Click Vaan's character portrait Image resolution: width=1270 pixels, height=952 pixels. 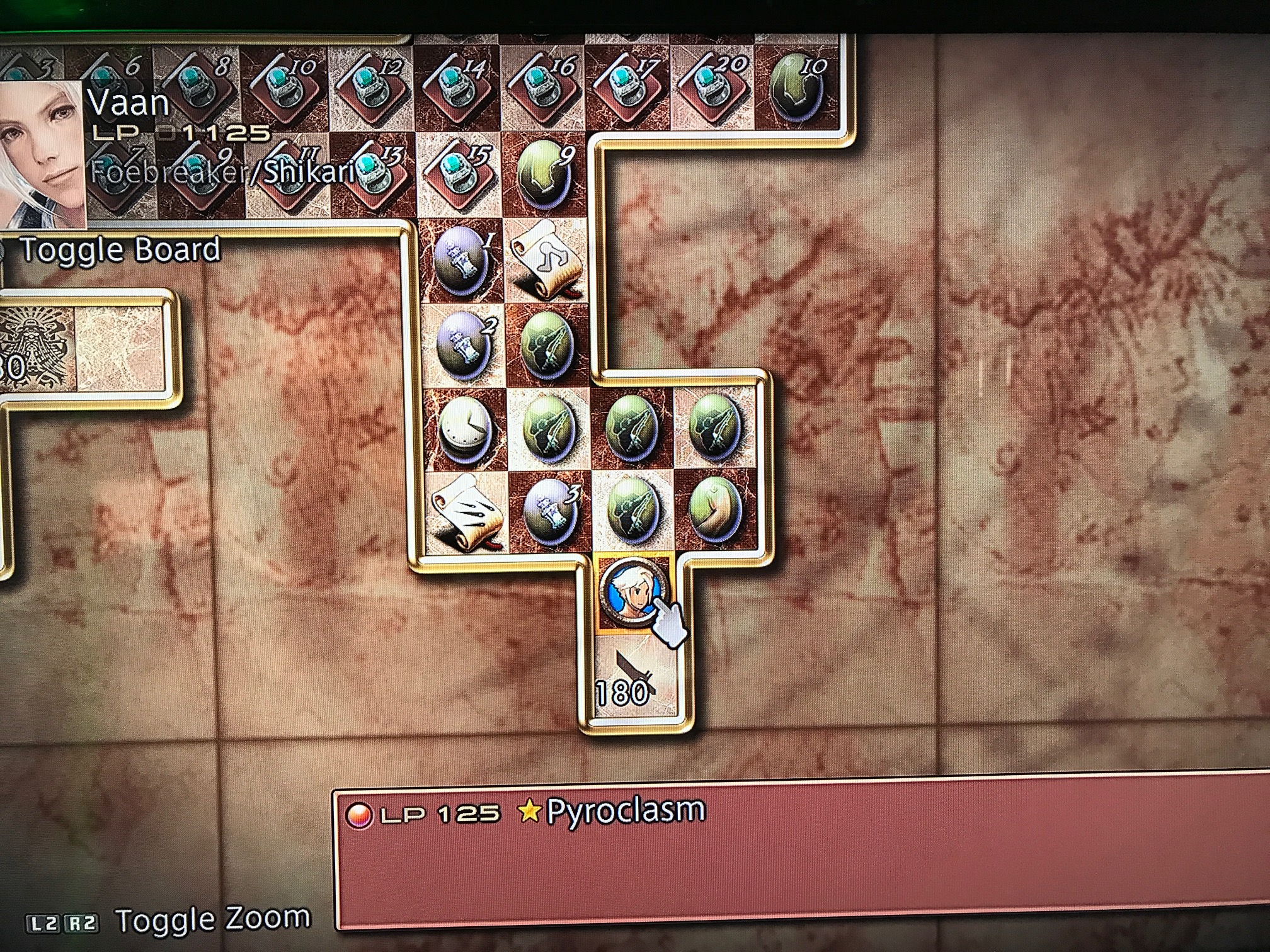(x=41, y=154)
